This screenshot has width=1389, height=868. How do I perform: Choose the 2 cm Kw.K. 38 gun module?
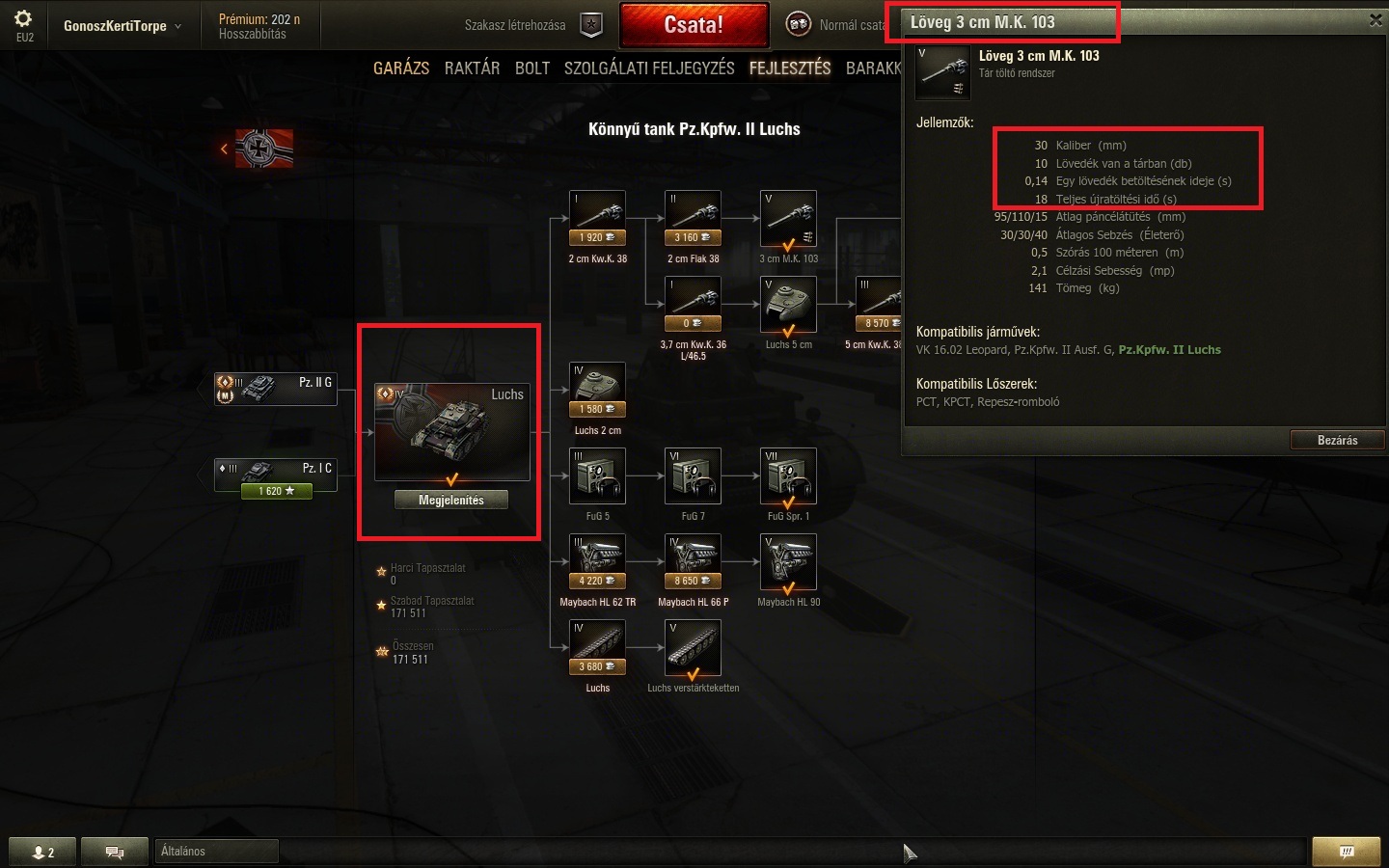[598, 219]
